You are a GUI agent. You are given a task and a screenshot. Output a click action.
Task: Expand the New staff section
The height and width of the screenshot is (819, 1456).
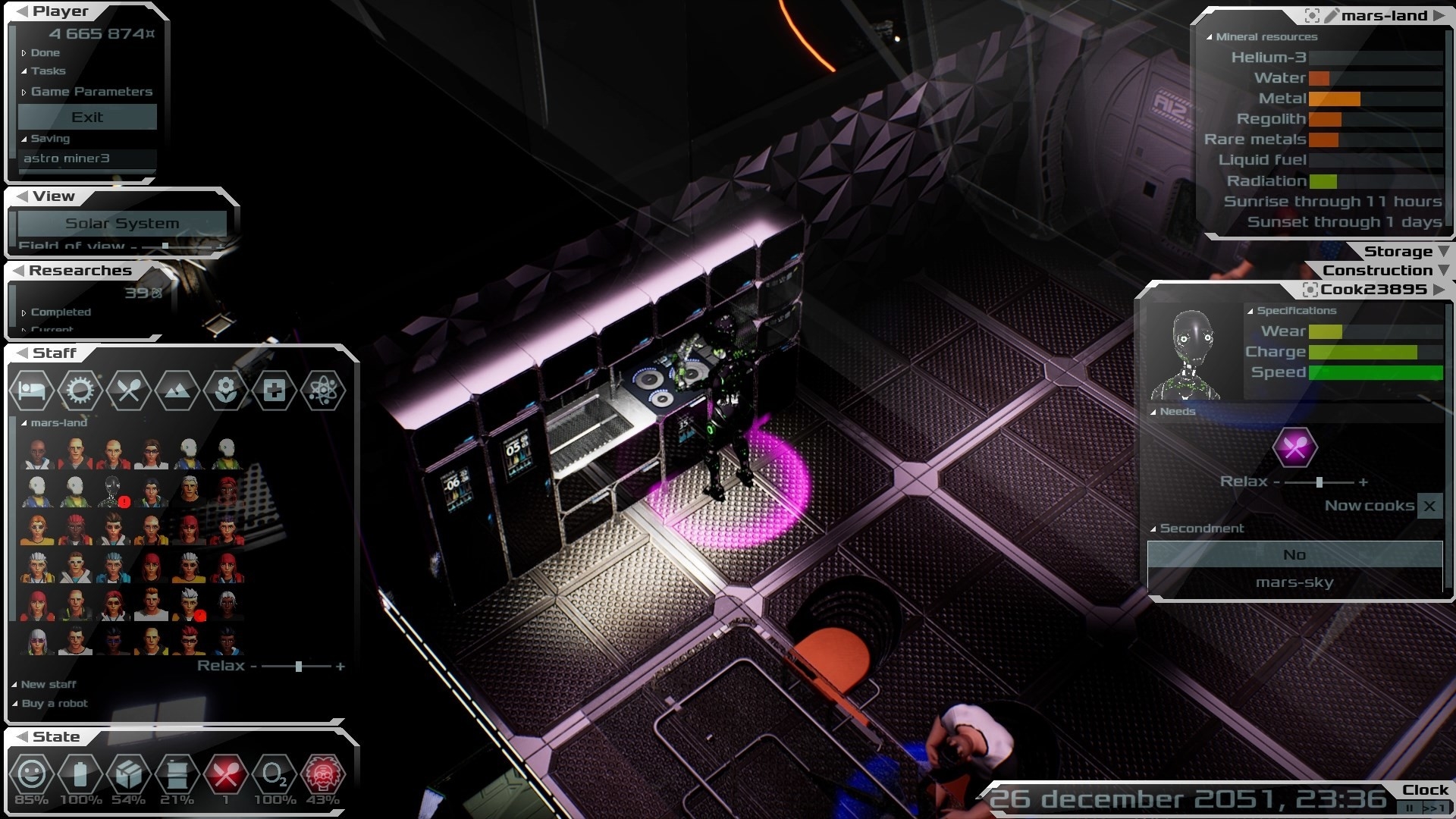click(48, 685)
